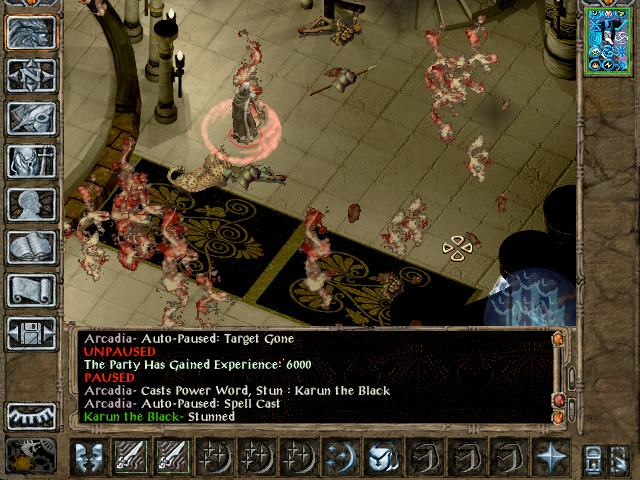640x480 pixels.
Task: Activate the talk action with two faces
Action: (90, 456)
